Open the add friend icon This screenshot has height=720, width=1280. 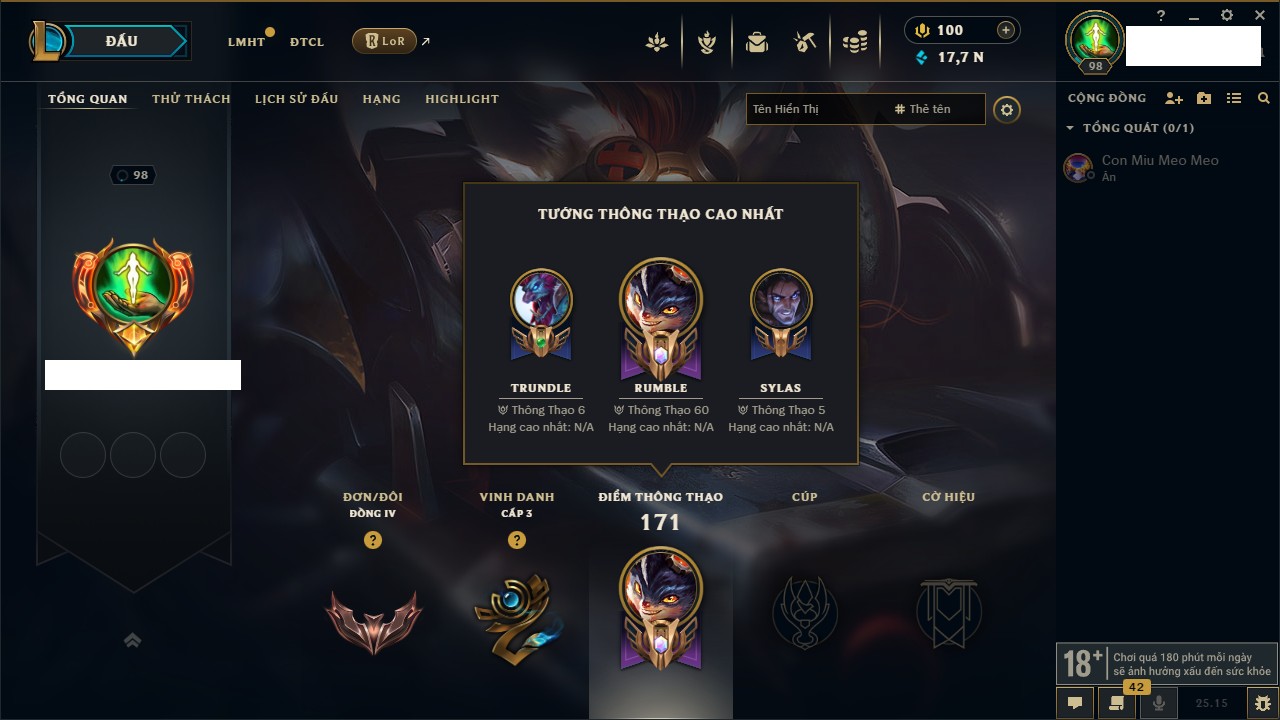[x=1174, y=98]
